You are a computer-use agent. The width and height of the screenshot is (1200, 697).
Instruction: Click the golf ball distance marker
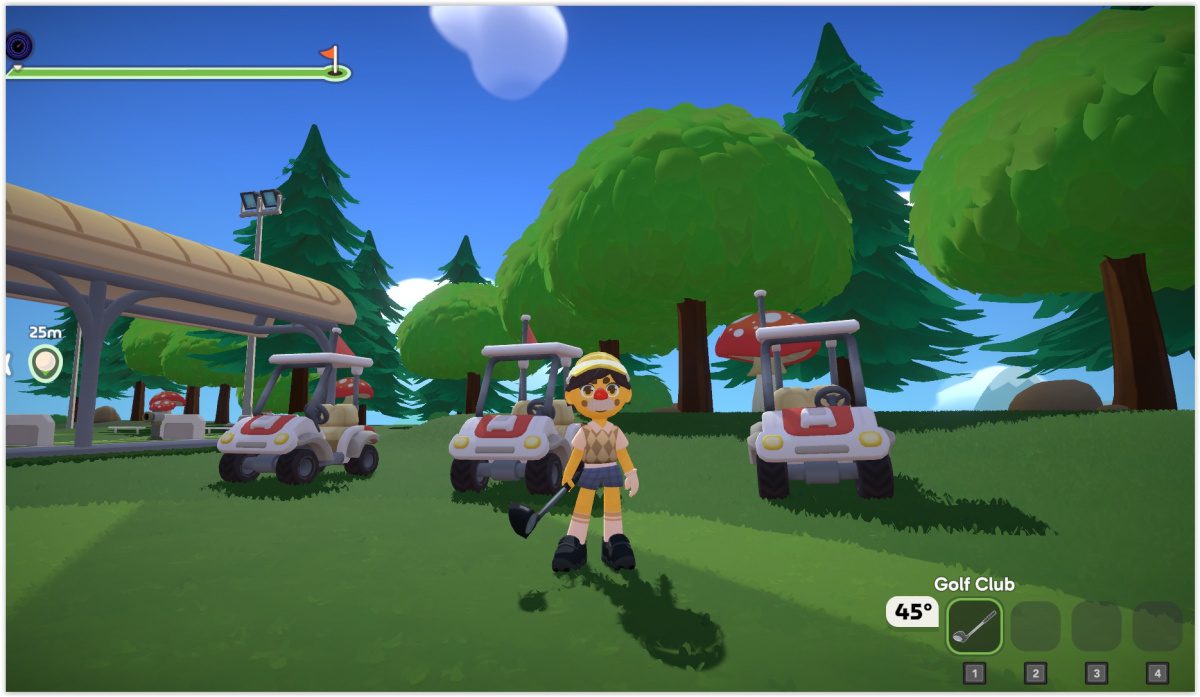click(44, 362)
